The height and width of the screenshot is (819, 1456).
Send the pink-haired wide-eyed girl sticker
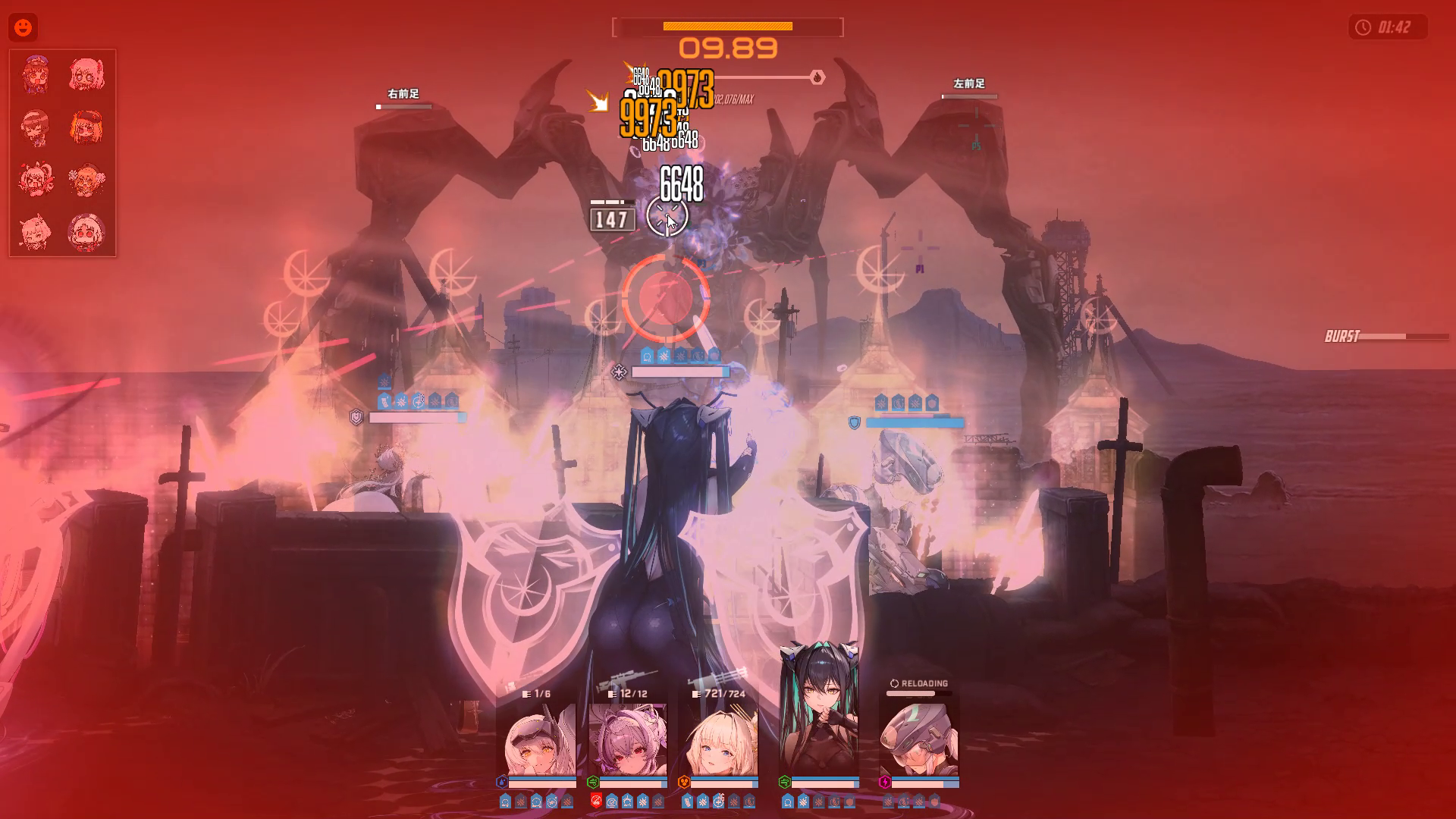click(86, 74)
